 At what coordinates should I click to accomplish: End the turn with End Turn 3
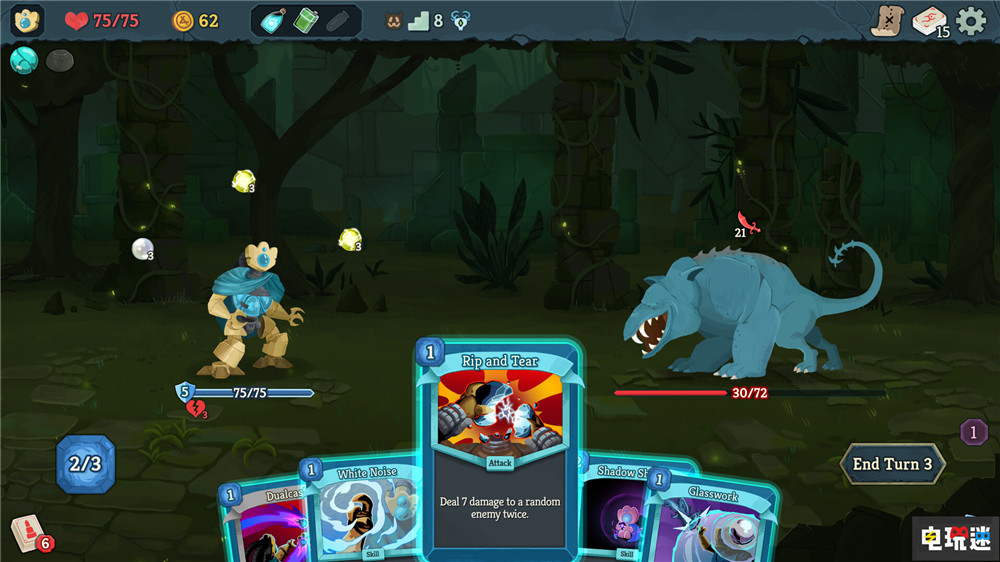pyautogui.click(x=892, y=464)
